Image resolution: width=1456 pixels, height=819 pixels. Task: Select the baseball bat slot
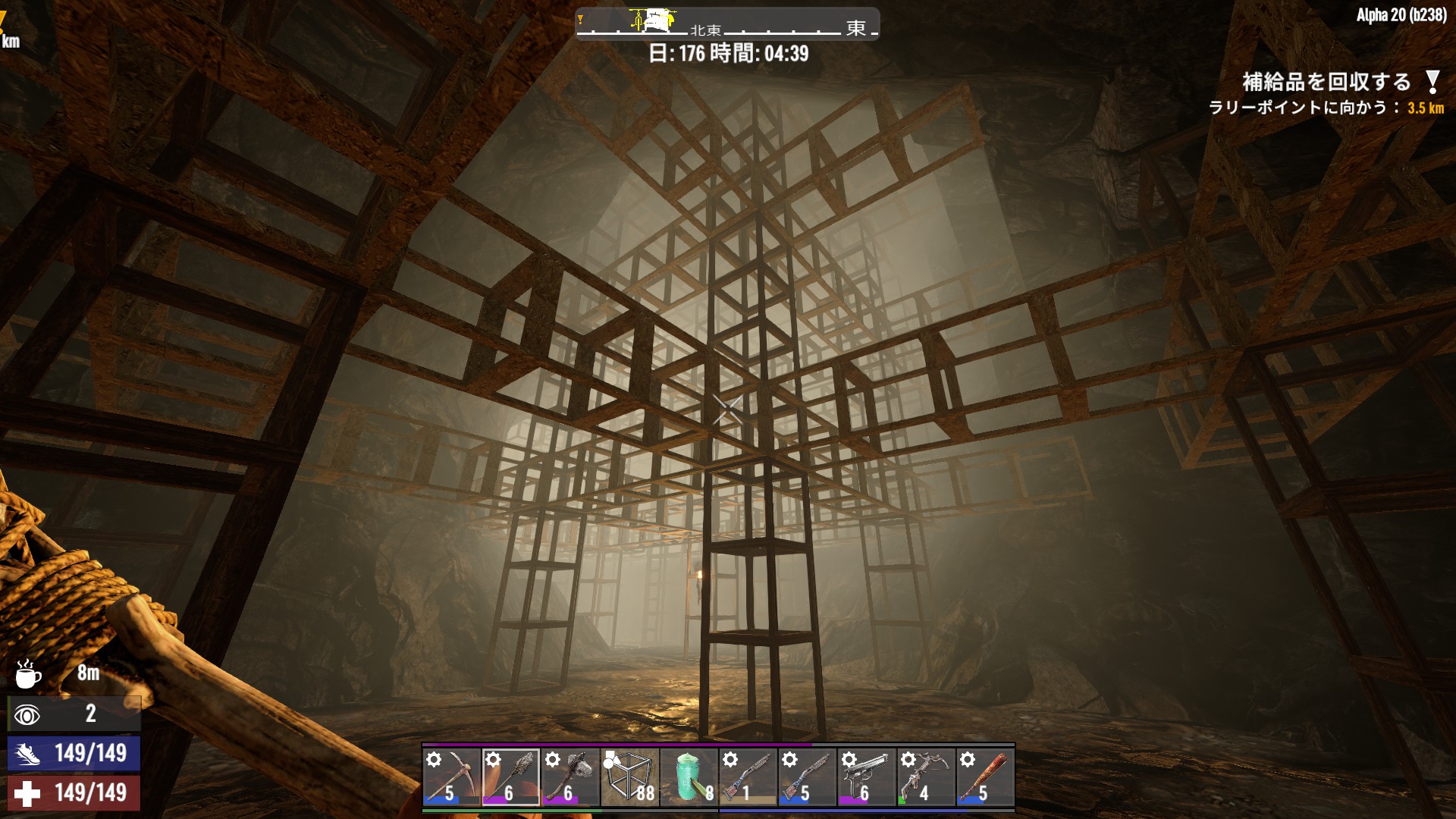pos(984,777)
